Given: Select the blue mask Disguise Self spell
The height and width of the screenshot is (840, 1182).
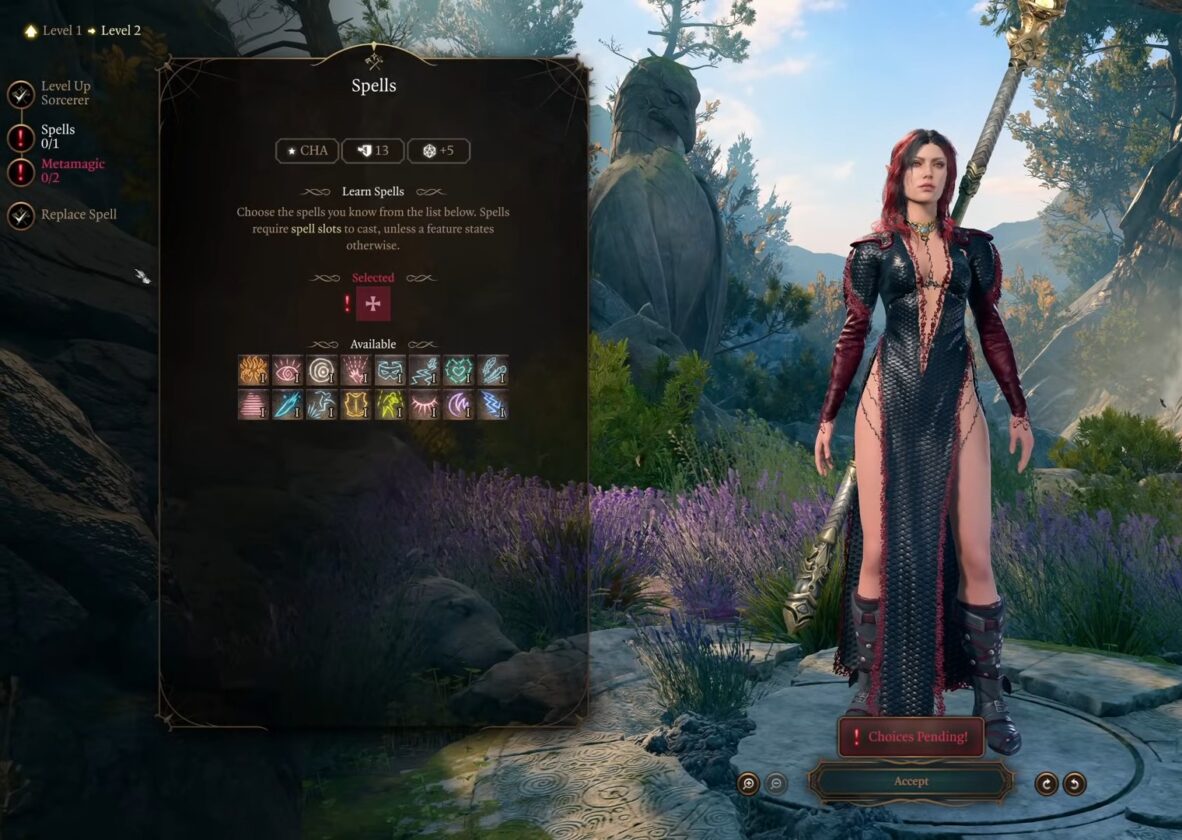Looking at the screenshot, I should 390,371.
